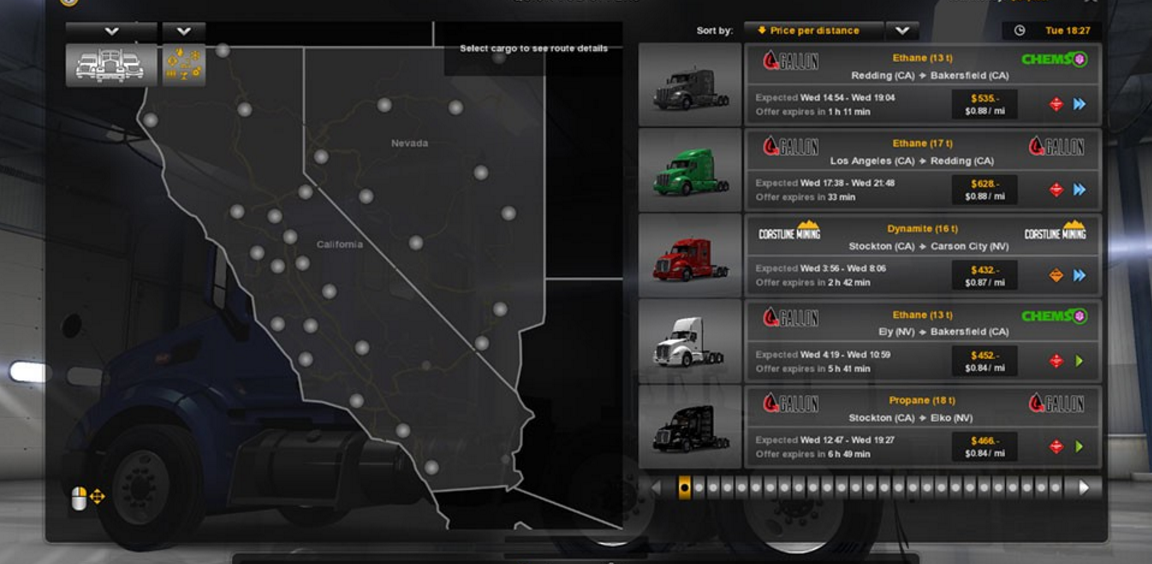
Task: Open the truck filter with three trucks icon
Action: [x=111, y=65]
